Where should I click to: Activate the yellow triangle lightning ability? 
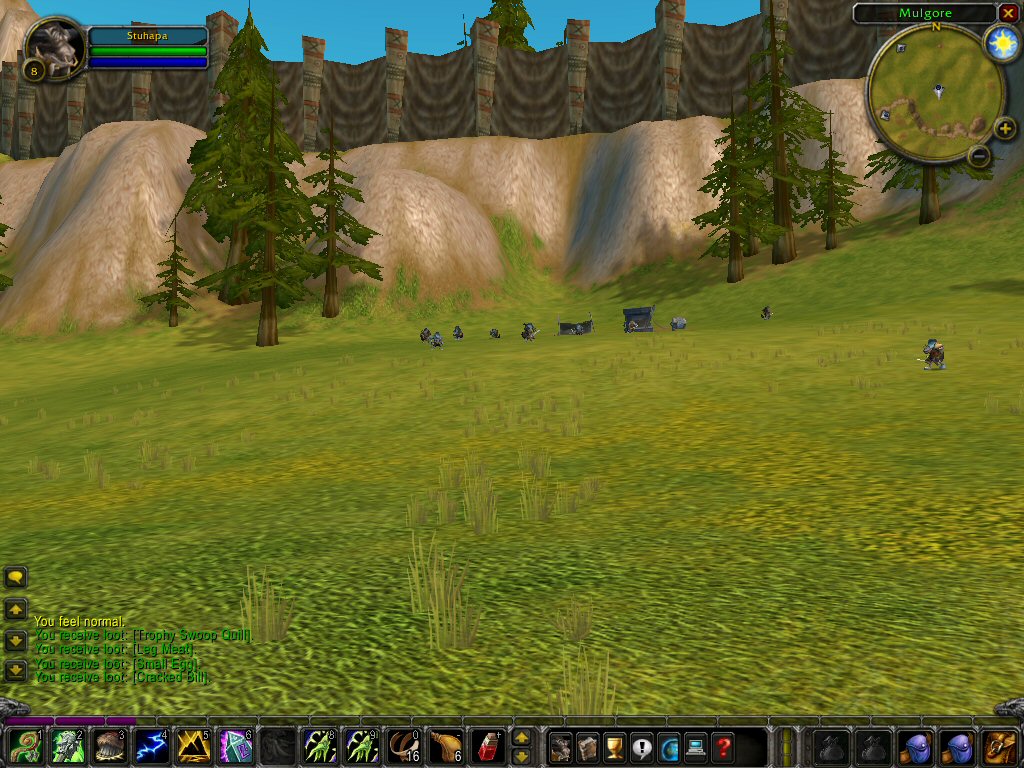[x=193, y=746]
